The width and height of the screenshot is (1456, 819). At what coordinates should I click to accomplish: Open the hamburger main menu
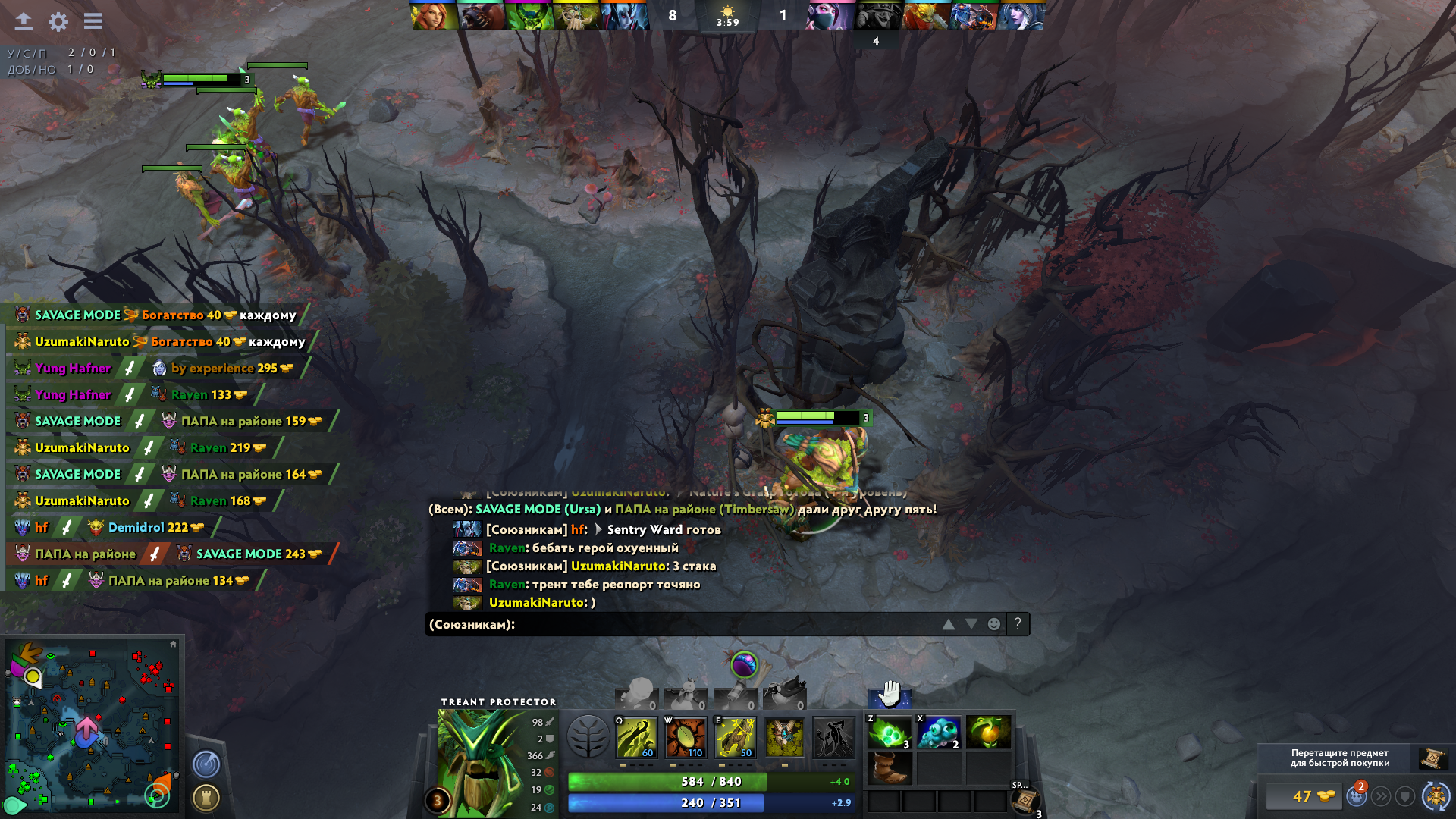point(93,21)
